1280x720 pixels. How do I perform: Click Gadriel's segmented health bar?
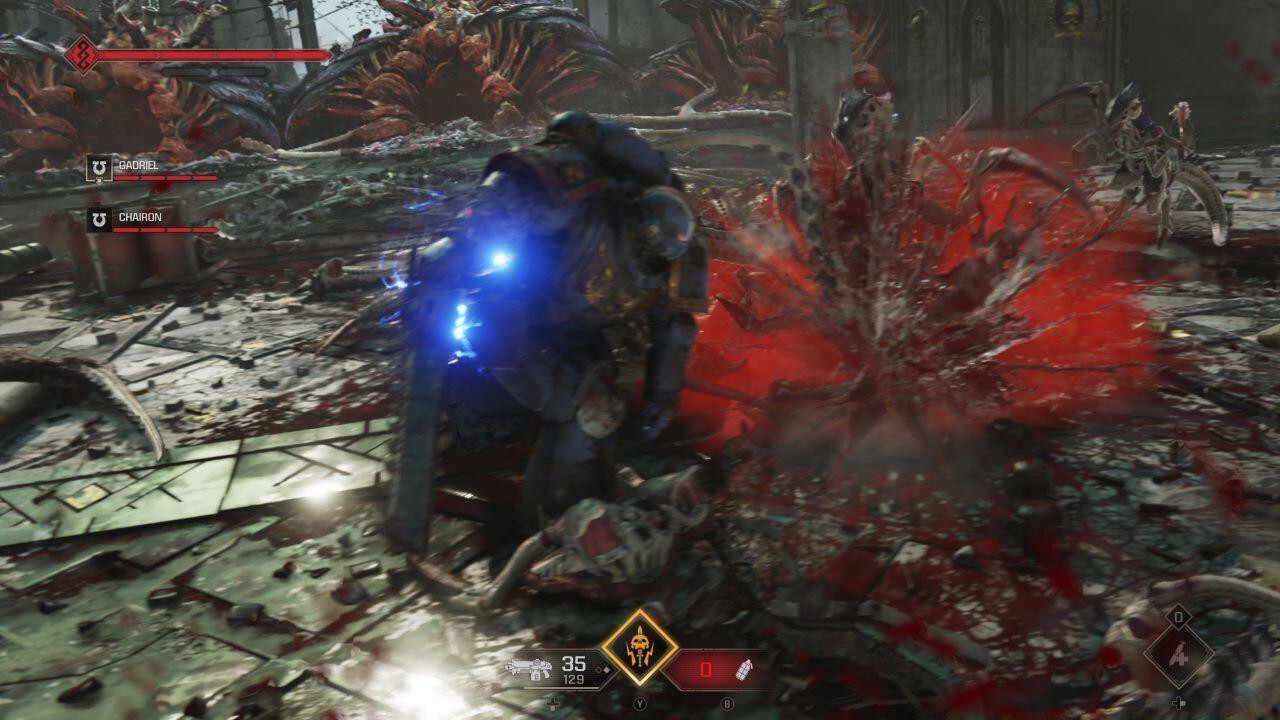(x=164, y=178)
